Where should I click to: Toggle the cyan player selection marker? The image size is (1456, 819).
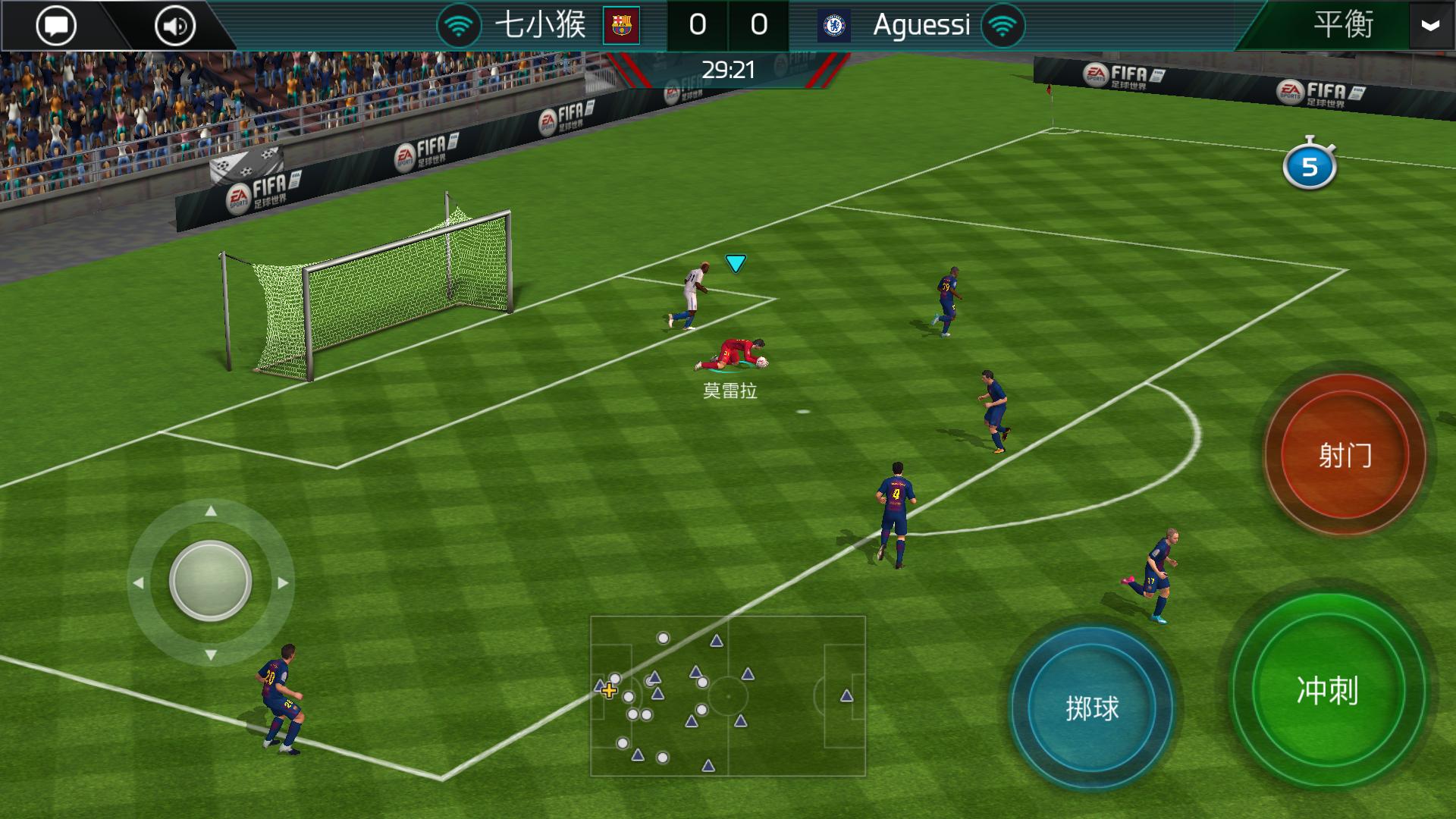(733, 261)
